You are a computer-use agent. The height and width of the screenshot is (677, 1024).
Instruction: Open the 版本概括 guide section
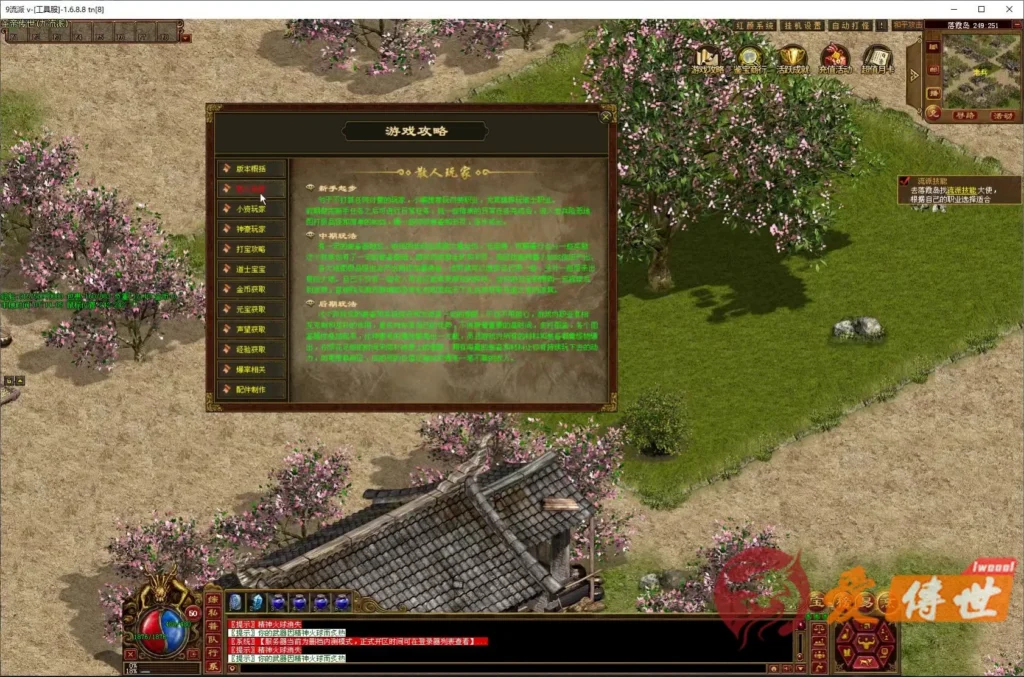coord(251,169)
